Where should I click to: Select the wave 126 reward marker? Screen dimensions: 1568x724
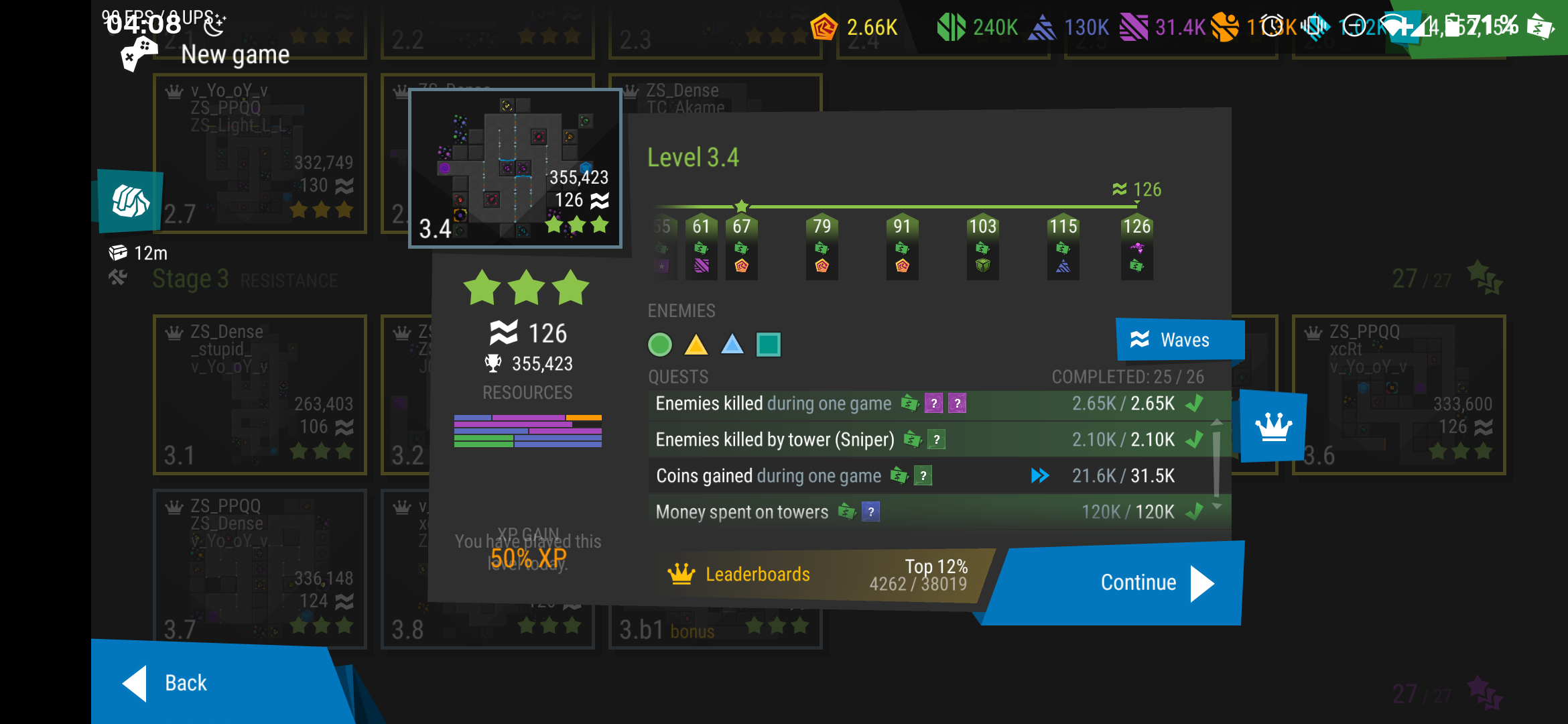point(1136,246)
